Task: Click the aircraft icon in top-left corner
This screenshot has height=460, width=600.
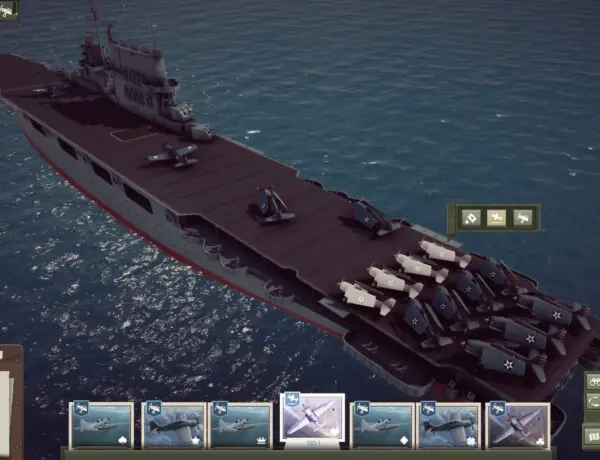Action: [9, 10]
